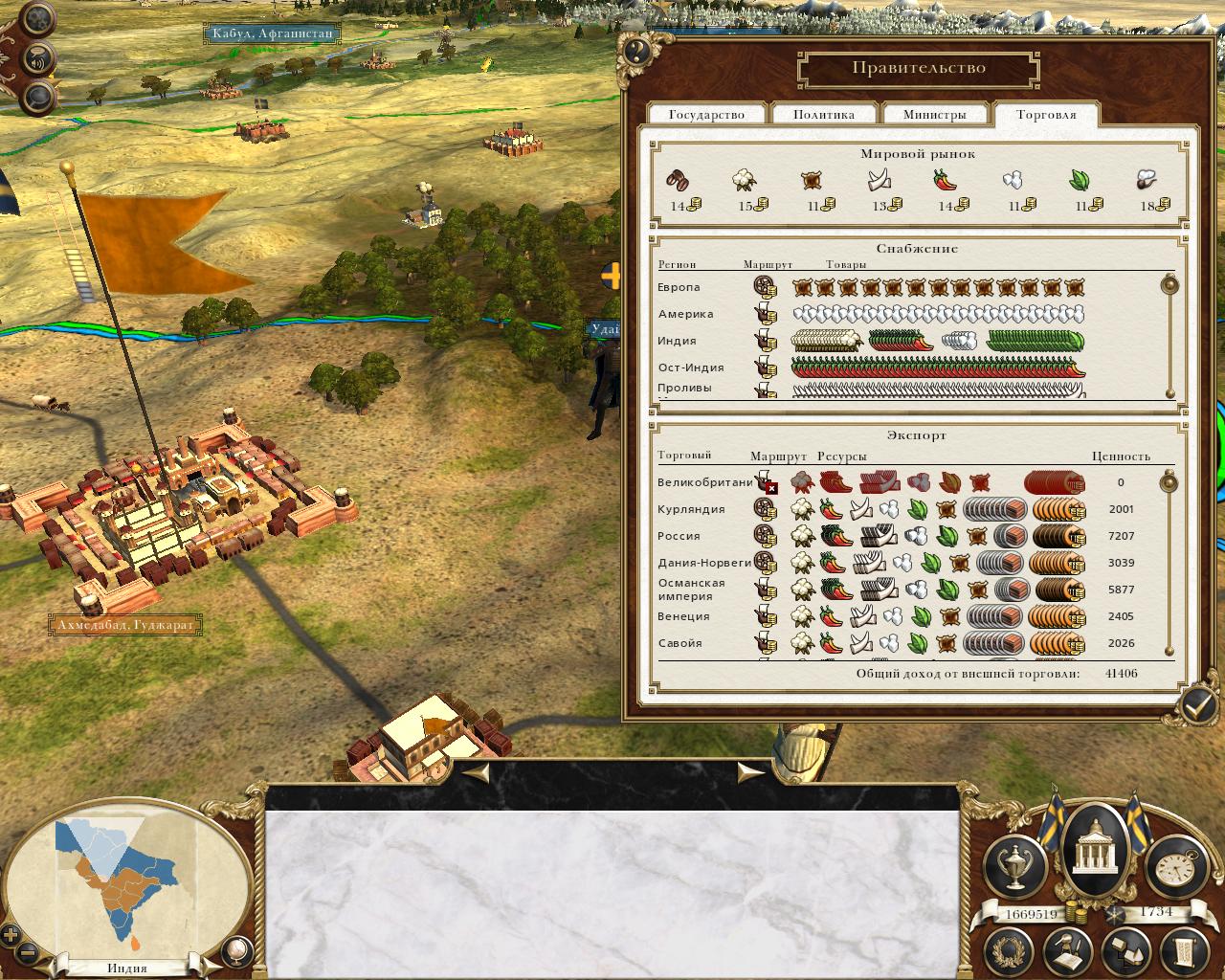Close the government panel with the checkmark
The height and width of the screenshot is (980, 1225).
1196,705
